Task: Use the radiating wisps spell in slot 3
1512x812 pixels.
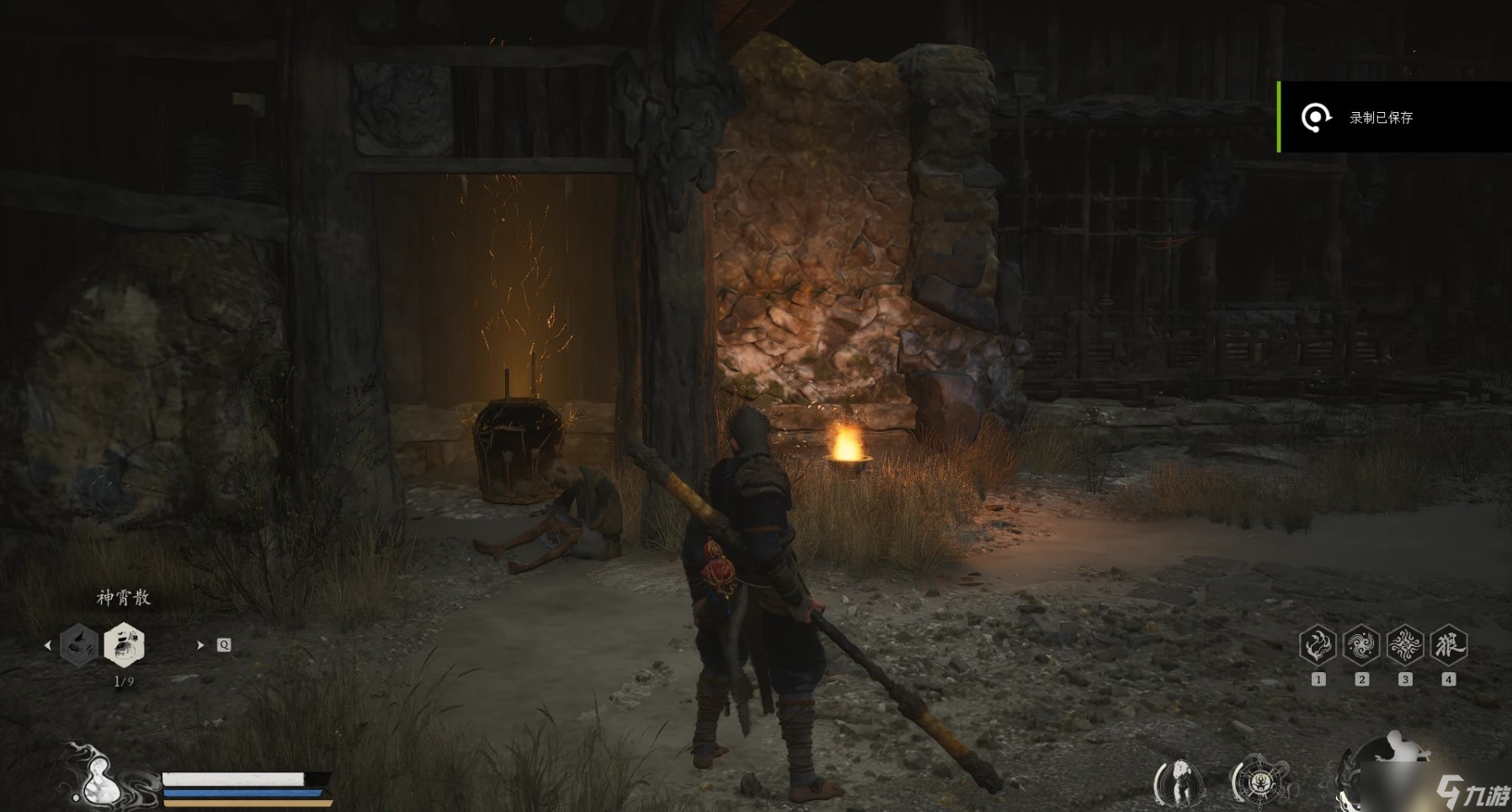Action: 1405,646
